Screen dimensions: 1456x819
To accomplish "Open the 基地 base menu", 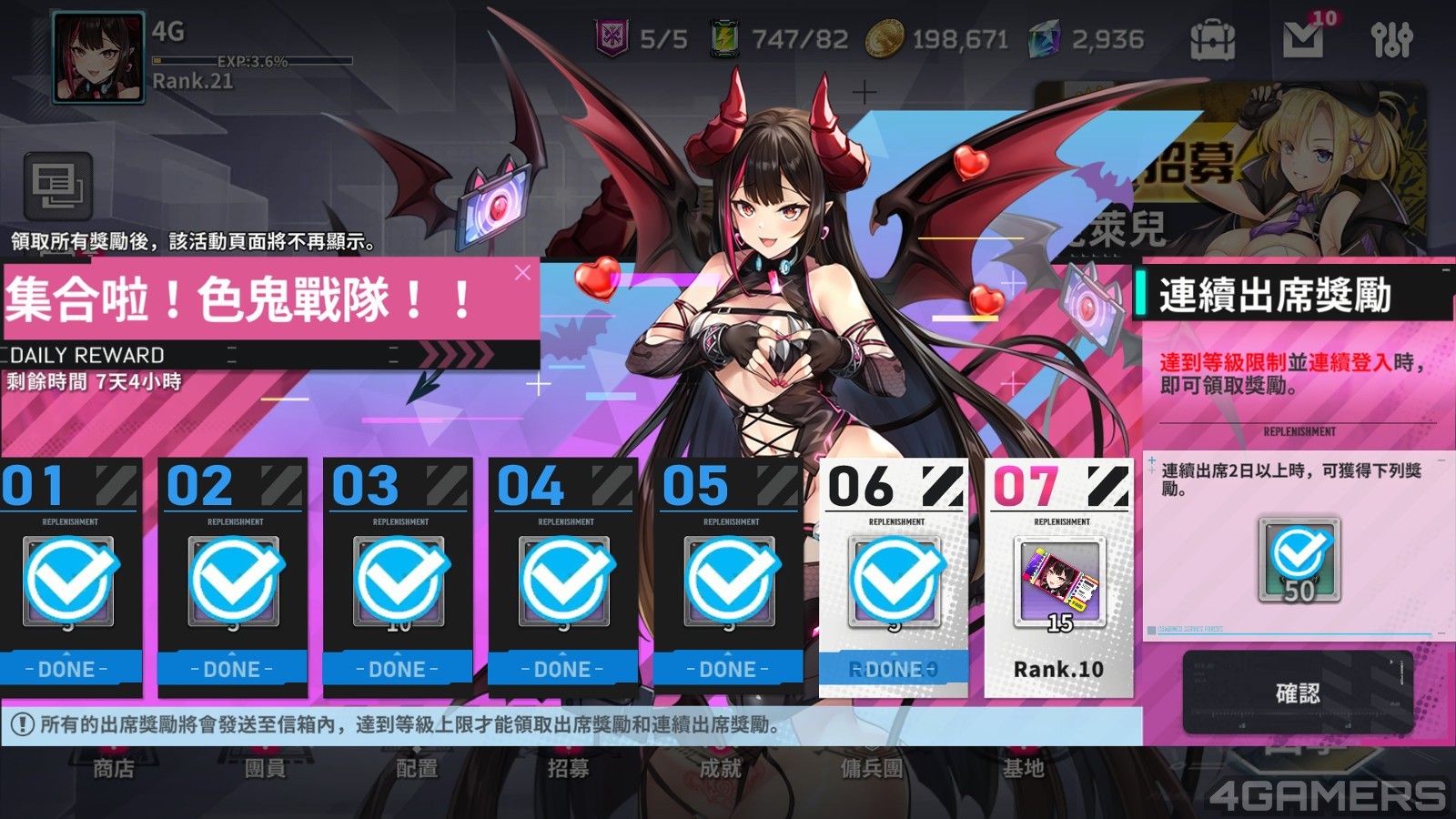I will point(1023,769).
